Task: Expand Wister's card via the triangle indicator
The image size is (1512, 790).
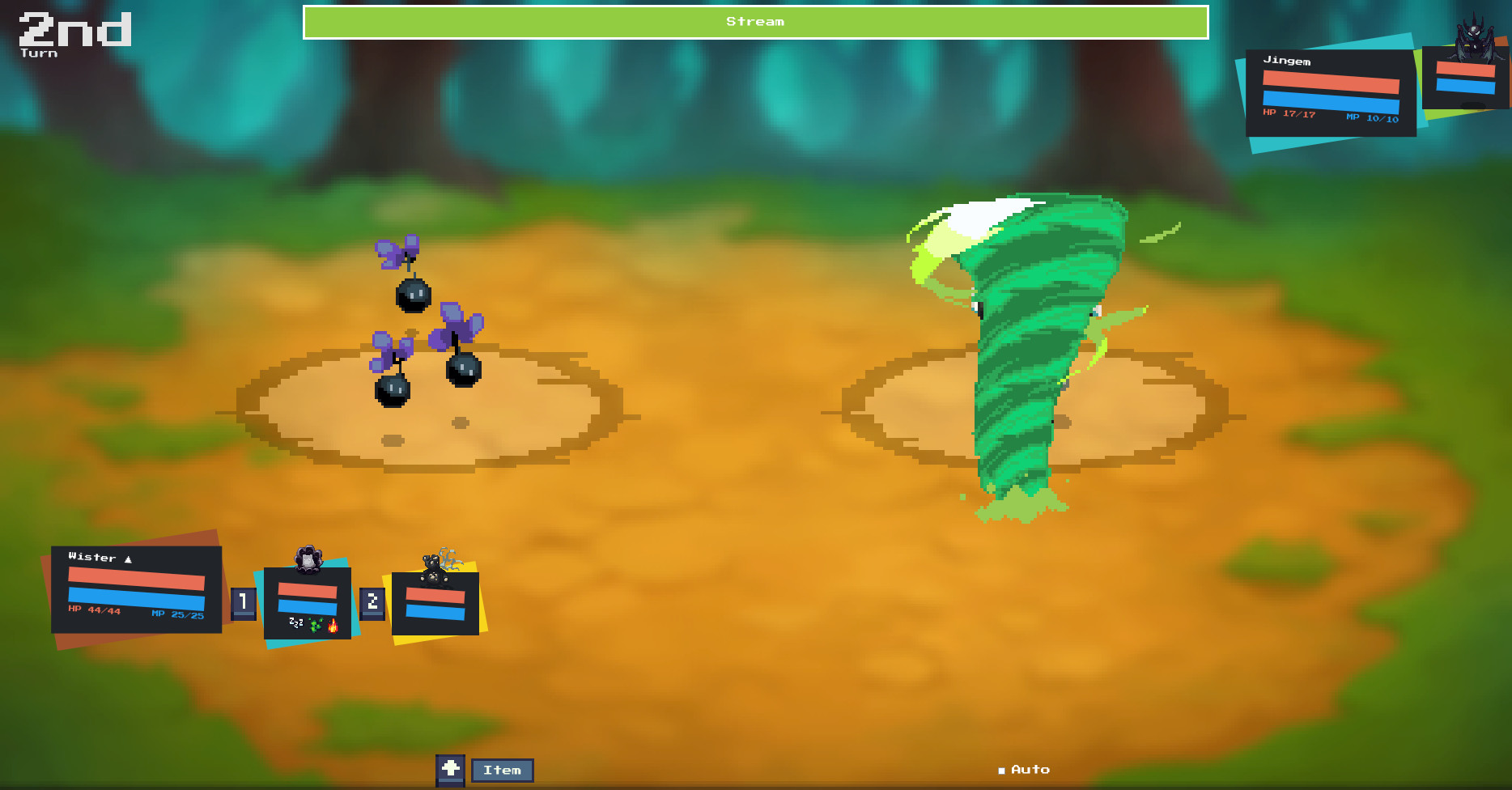Action: click(x=130, y=558)
